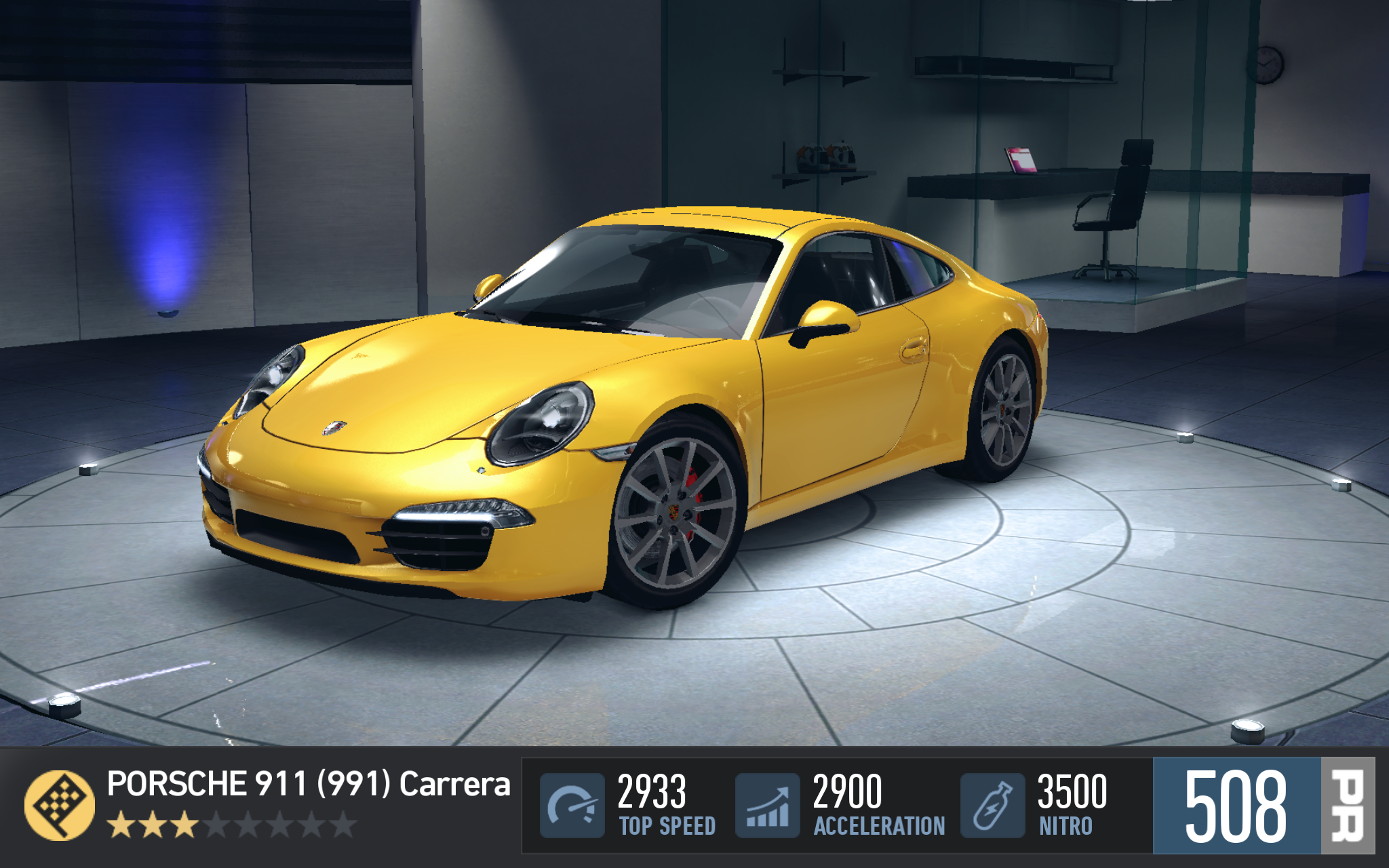
Task: Click the yellow checkered-flag class badge
Action: click(60, 806)
